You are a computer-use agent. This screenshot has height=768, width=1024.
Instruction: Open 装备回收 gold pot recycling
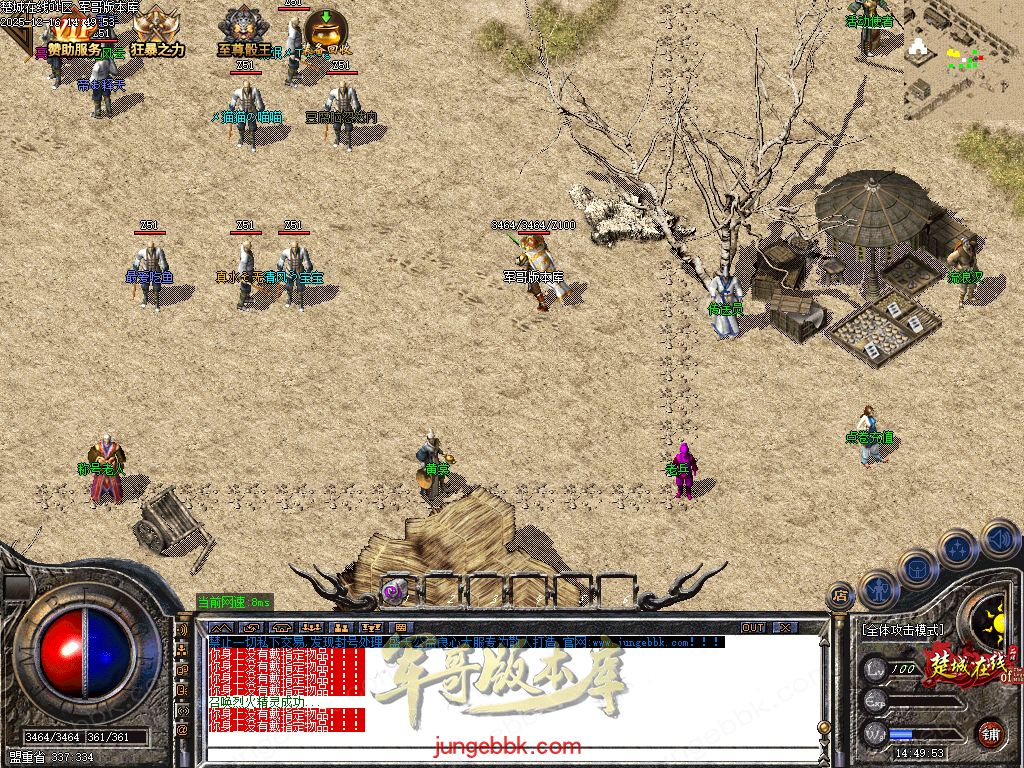point(322,32)
